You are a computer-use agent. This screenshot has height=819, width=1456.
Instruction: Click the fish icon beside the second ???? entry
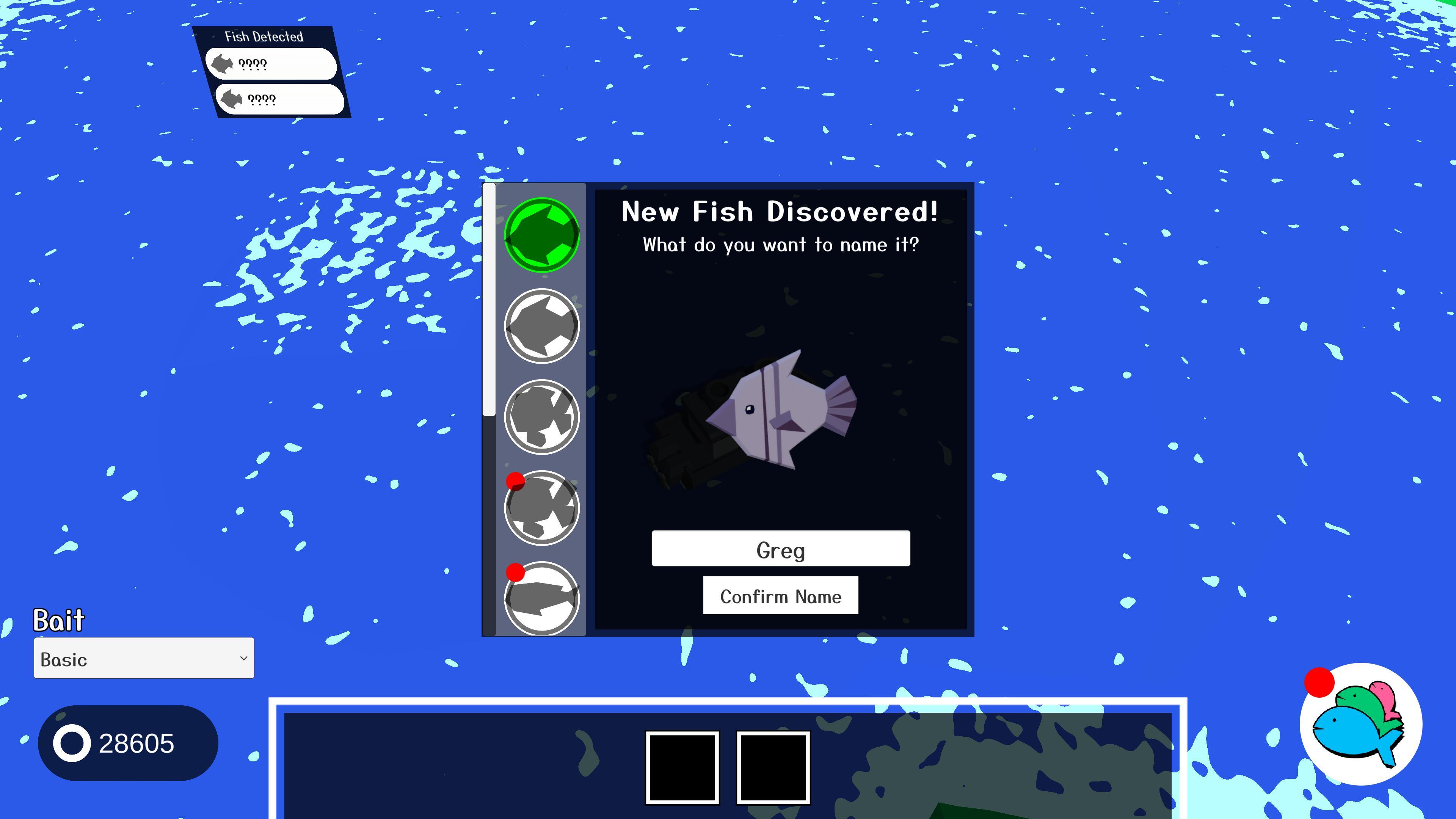232,100
